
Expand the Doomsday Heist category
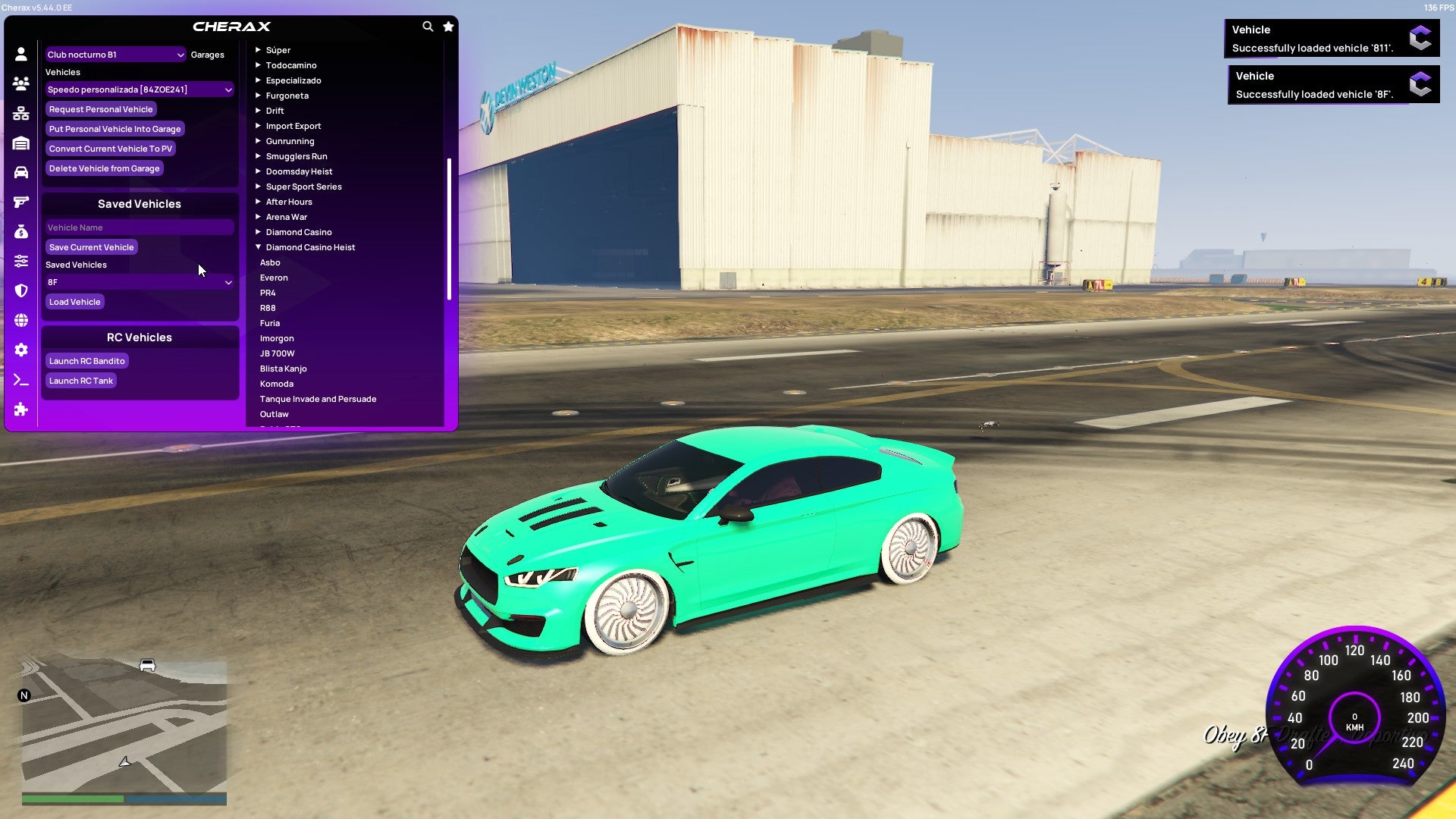pos(299,171)
